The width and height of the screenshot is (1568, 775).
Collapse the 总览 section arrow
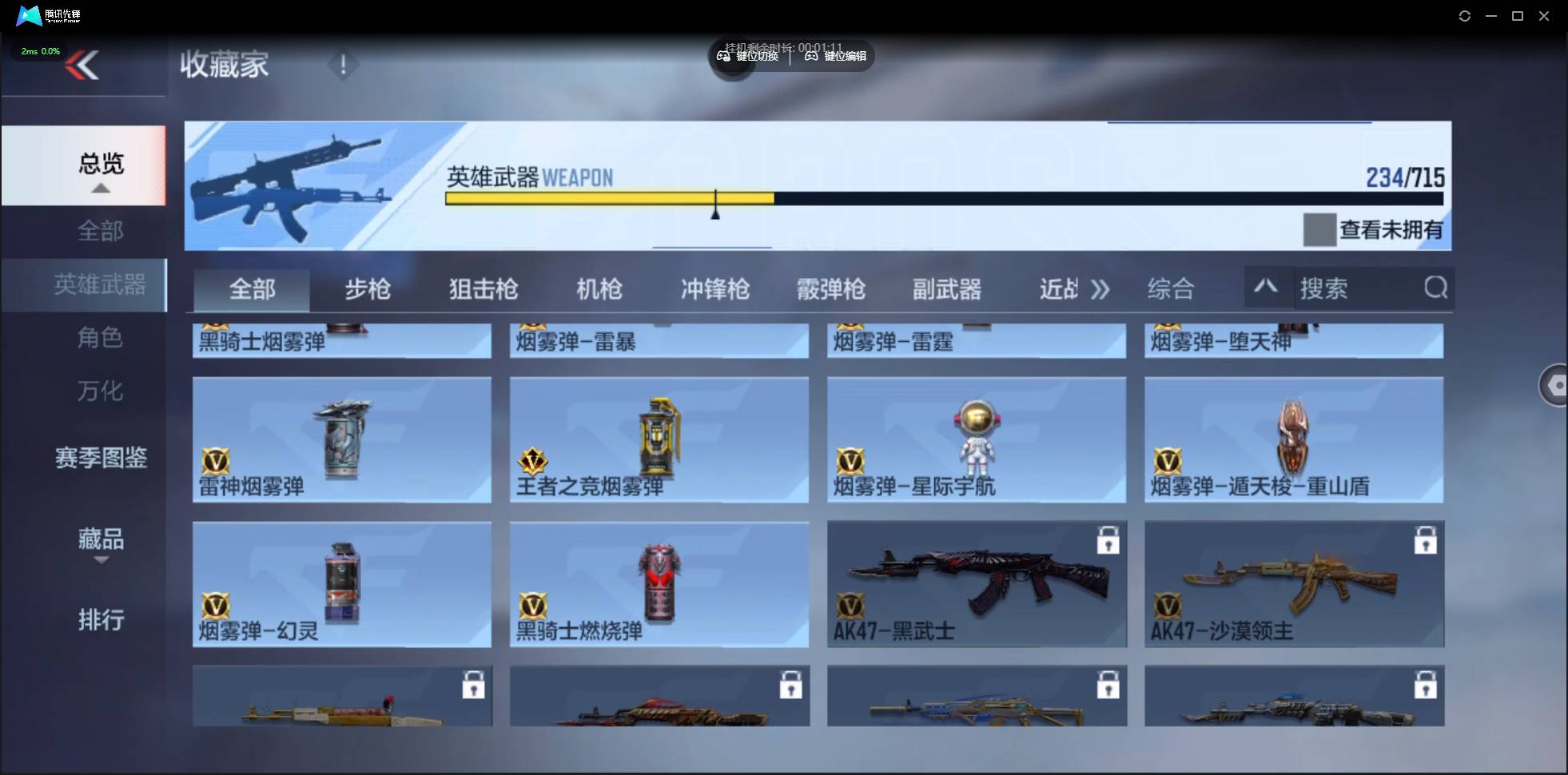[x=100, y=189]
